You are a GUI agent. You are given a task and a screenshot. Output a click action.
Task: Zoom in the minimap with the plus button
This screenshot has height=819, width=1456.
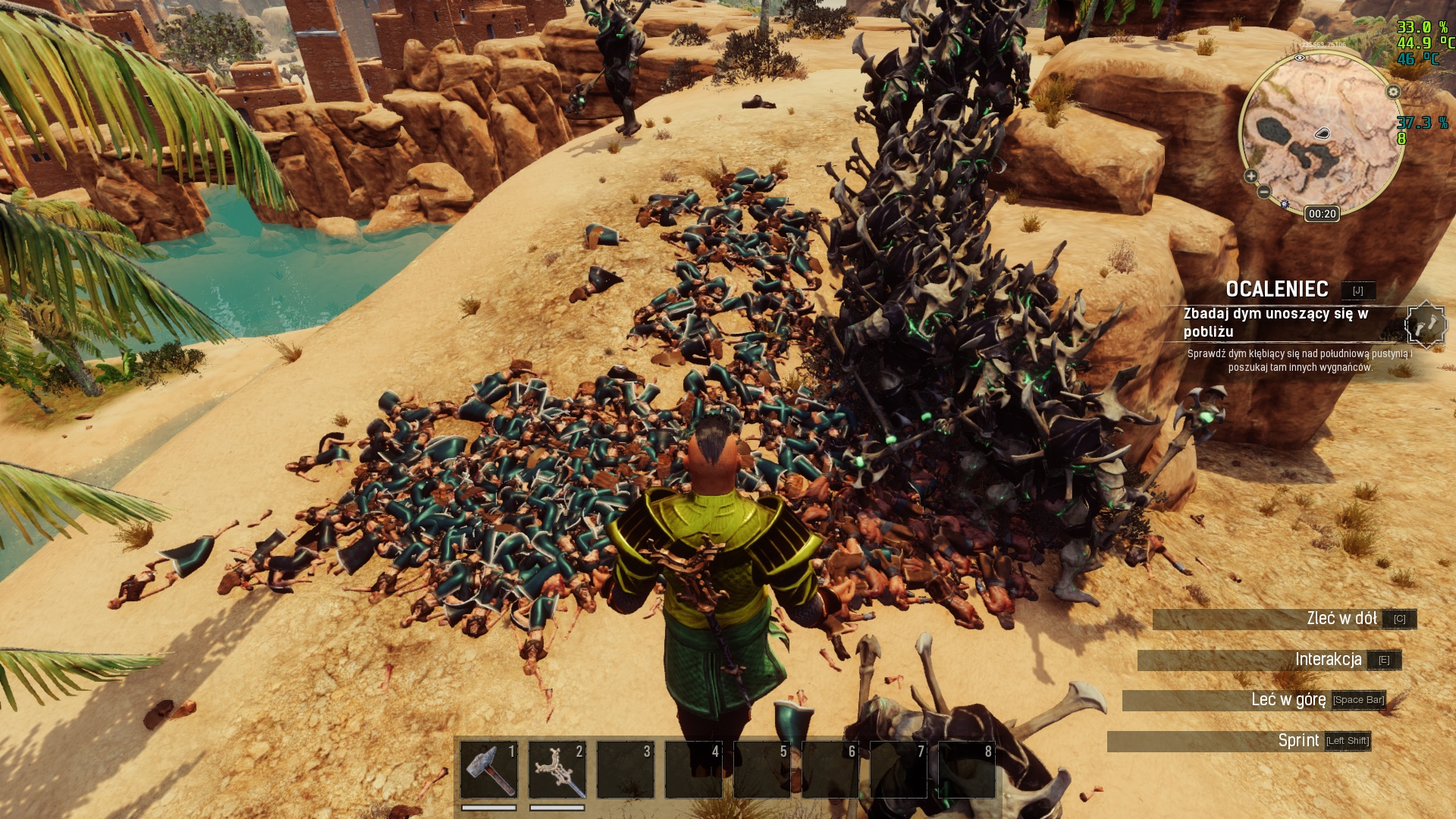click(1250, 176)
